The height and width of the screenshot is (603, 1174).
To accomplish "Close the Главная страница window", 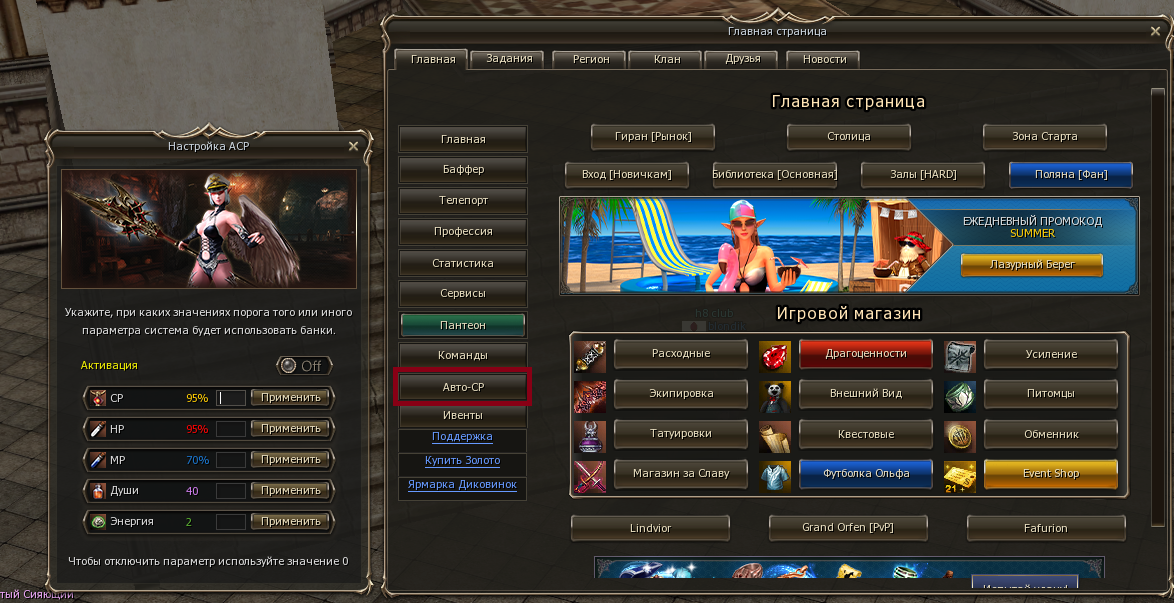I will [x=1156, y=32].
